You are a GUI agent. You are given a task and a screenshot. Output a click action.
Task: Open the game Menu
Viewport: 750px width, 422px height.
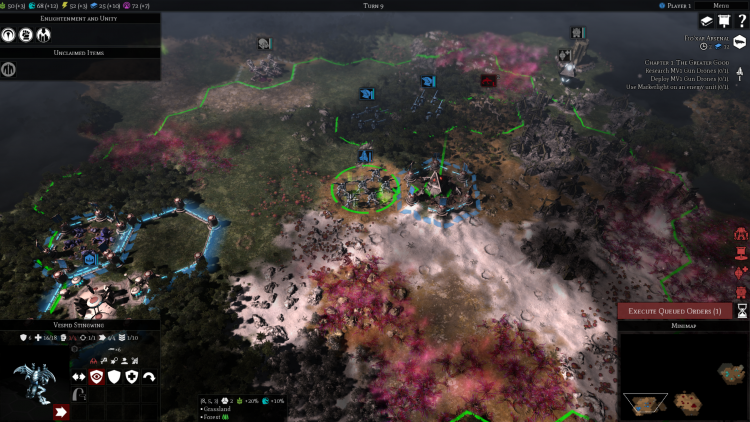tap(721, 5)
